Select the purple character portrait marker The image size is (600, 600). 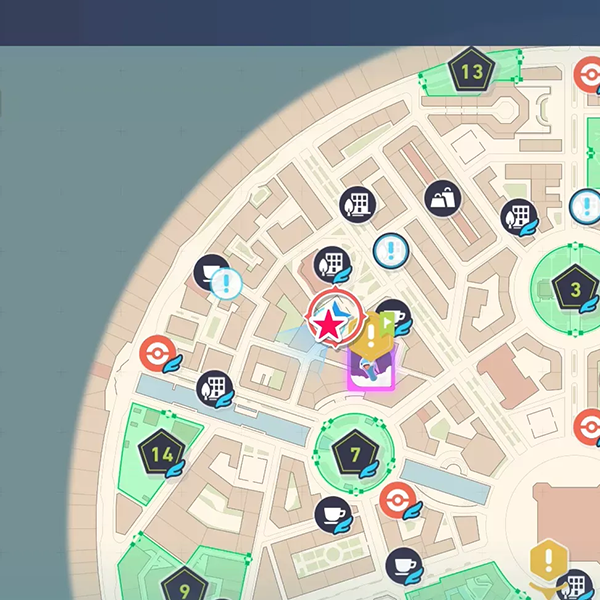click(372, 368)
